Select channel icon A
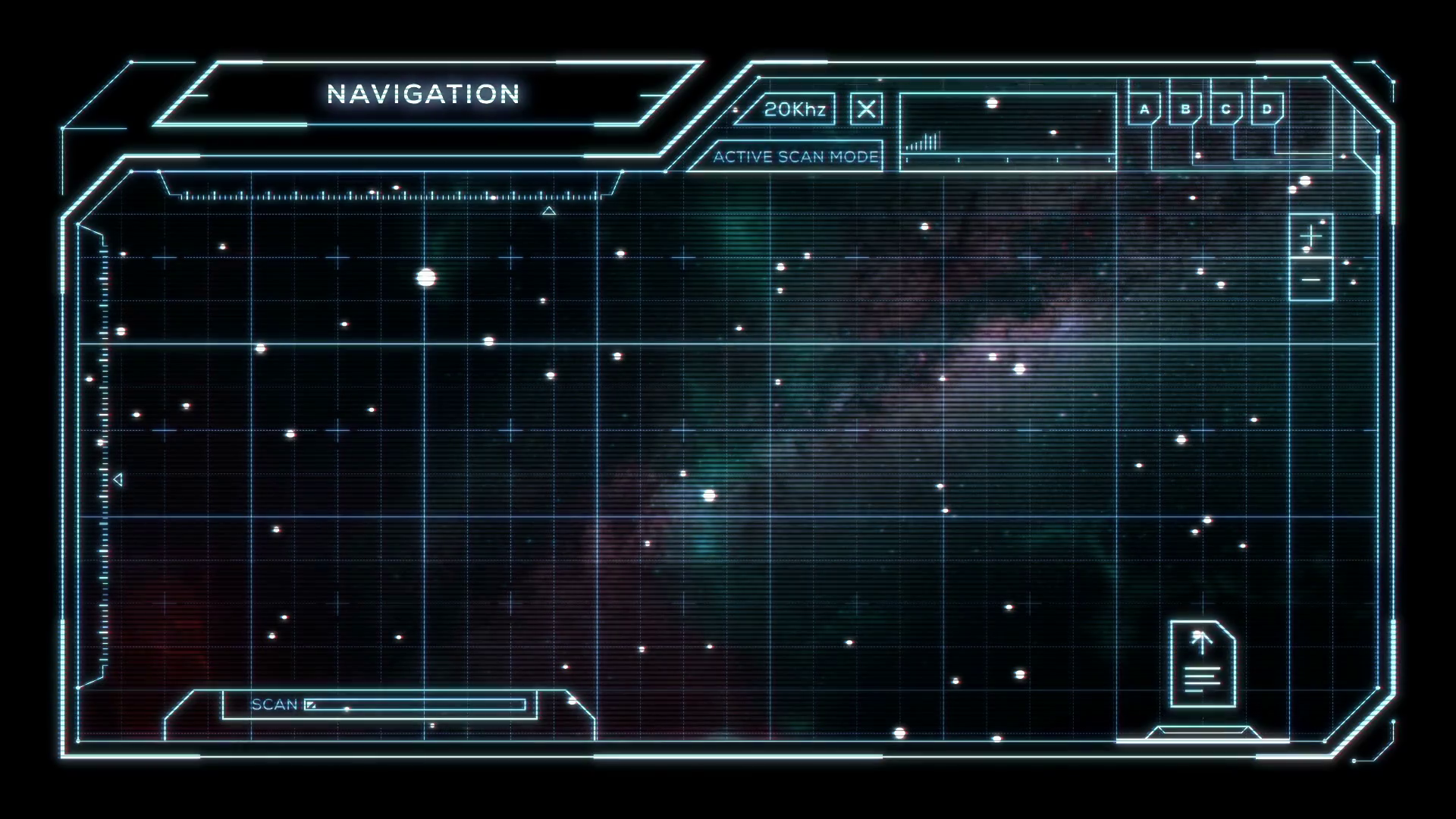 pos(1144,108)
